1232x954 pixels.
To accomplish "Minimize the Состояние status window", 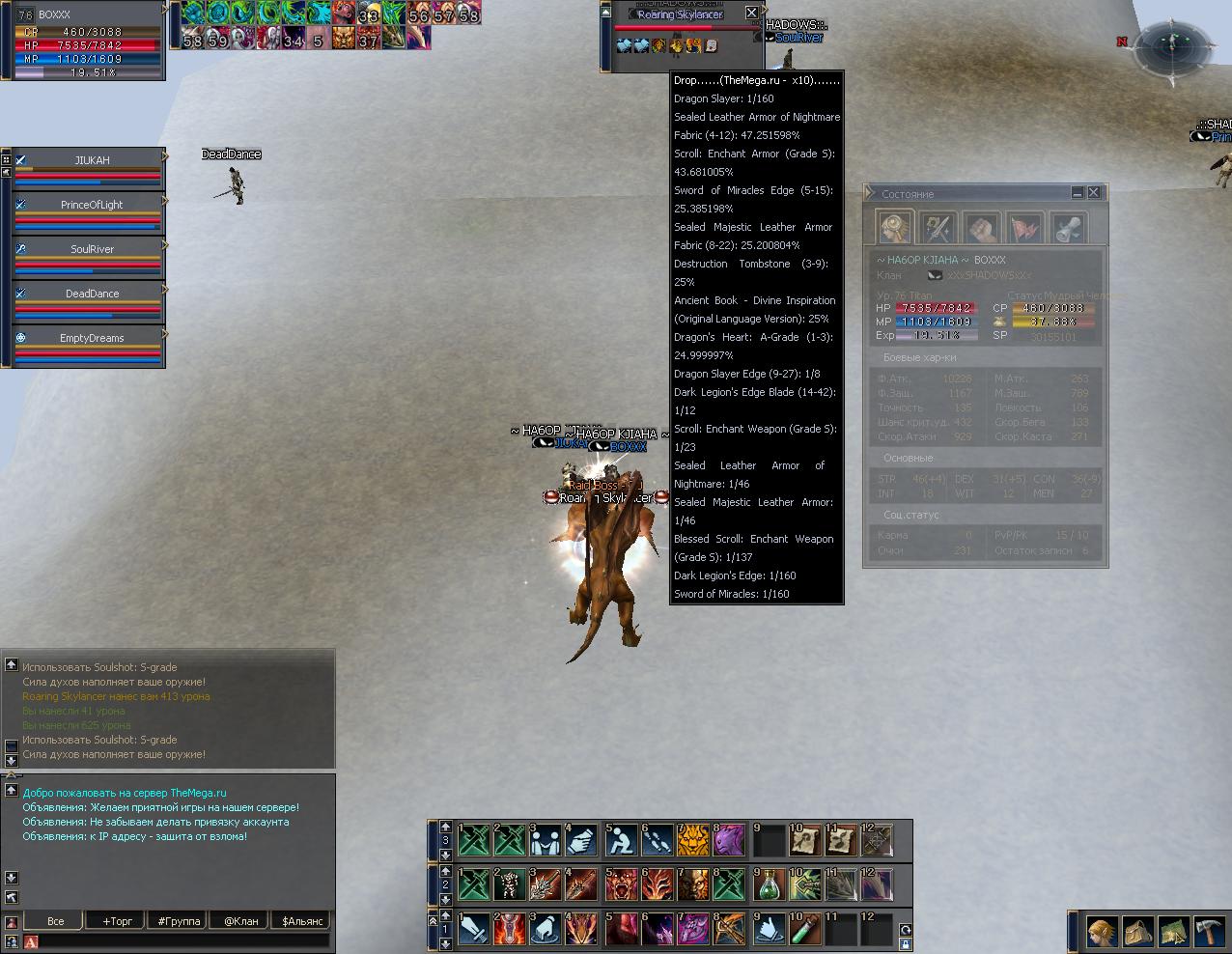I will [x=1078, y=193].
